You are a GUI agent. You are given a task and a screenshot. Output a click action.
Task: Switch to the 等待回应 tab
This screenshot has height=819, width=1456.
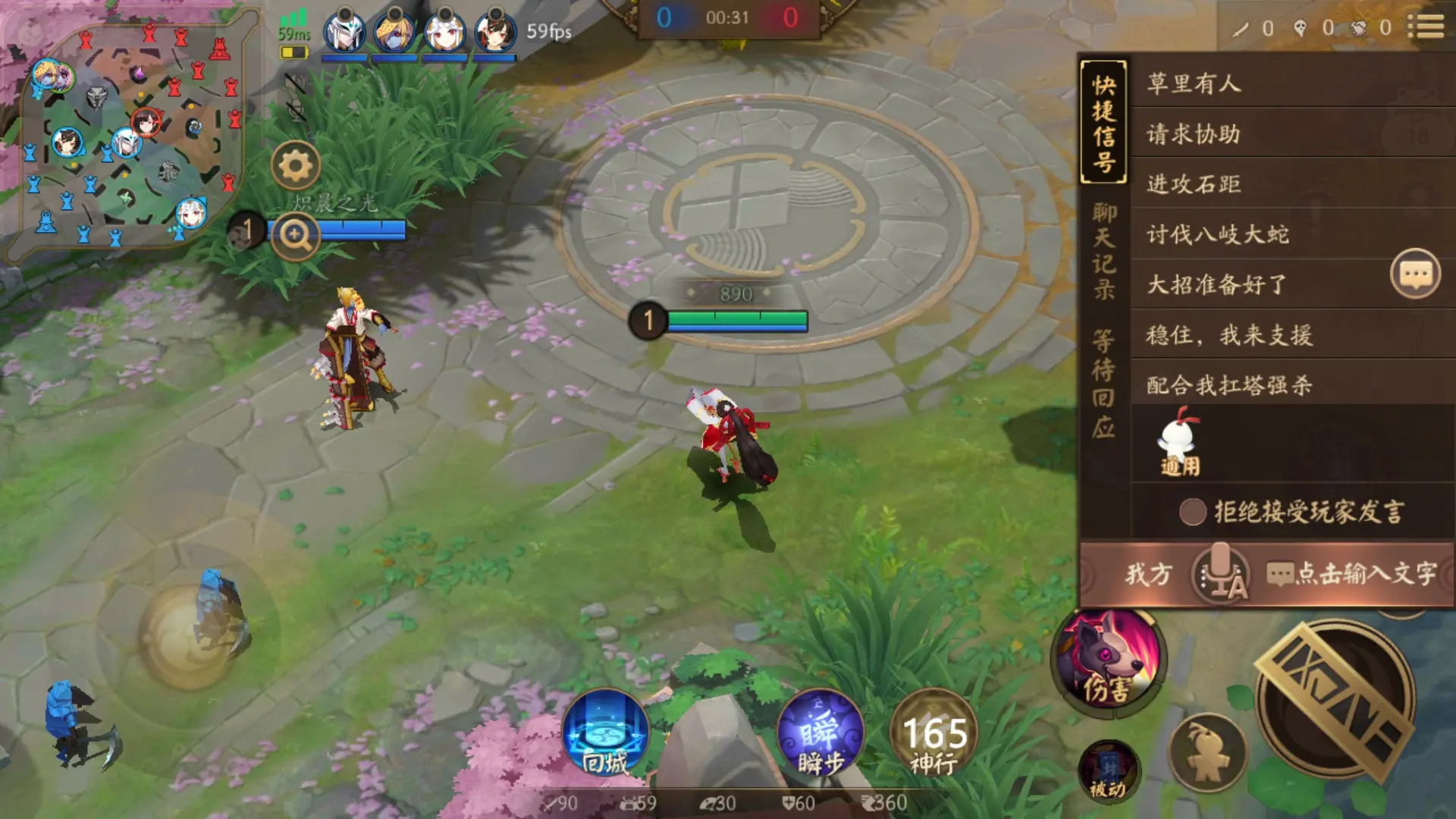point(1103,384)
